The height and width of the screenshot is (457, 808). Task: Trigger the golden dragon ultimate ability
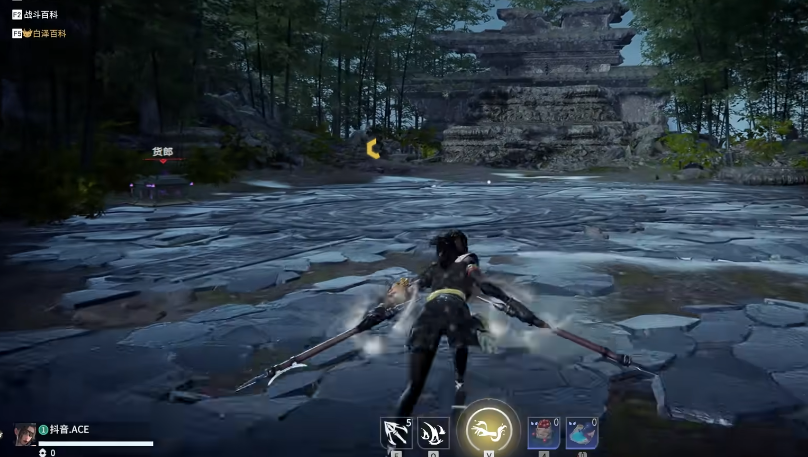click(x=488, y=431)
